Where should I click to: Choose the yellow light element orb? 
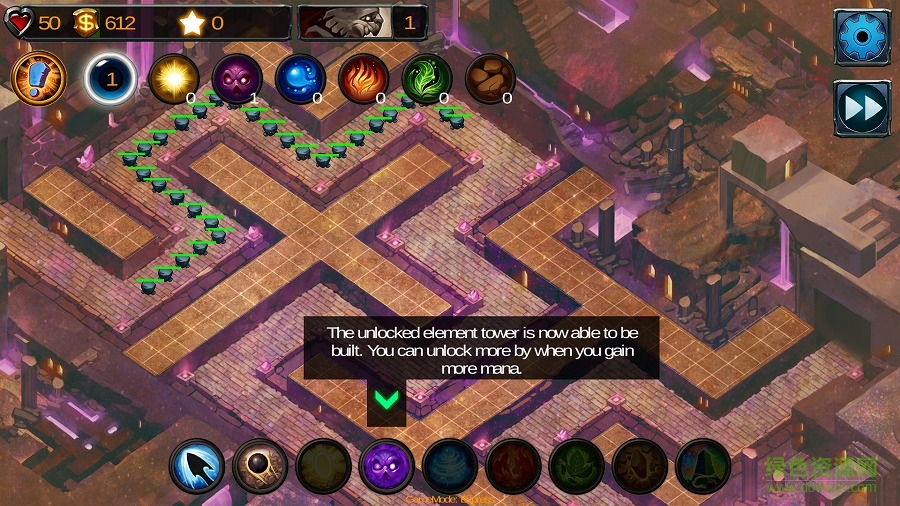pos(174,79)
